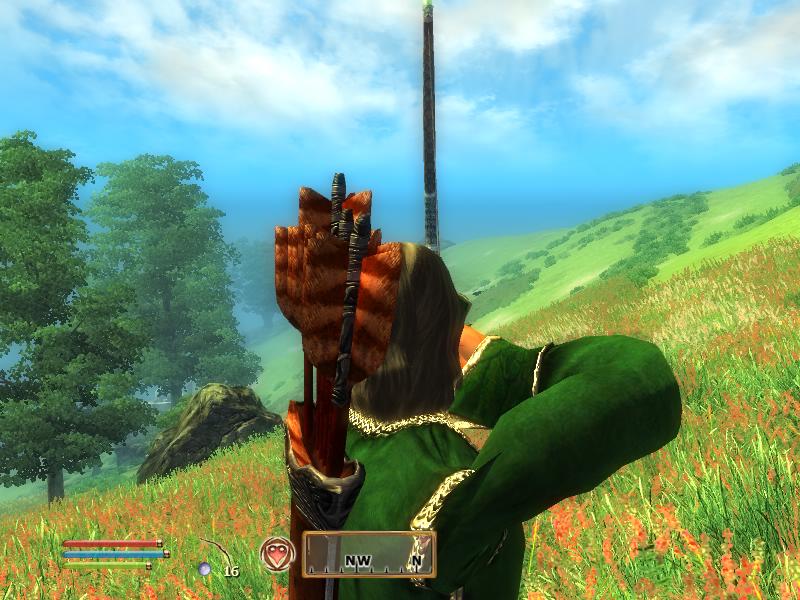Screen dimensions: 800x600
Task: Click the compass heading bar
Action: (x=369, y=554)
